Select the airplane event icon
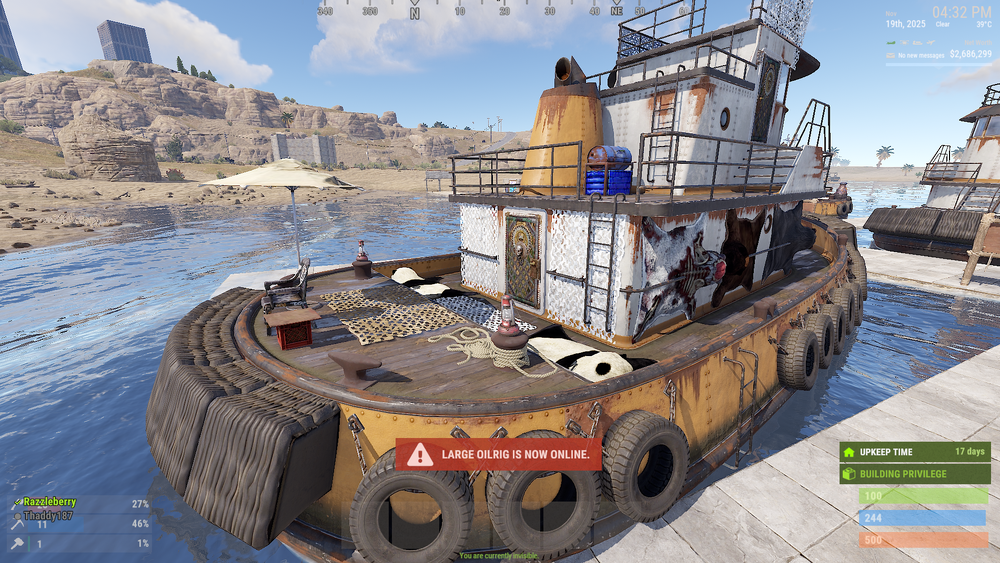Image resolution: width=1000 pixels, height=563 pixels. point(931,42)
